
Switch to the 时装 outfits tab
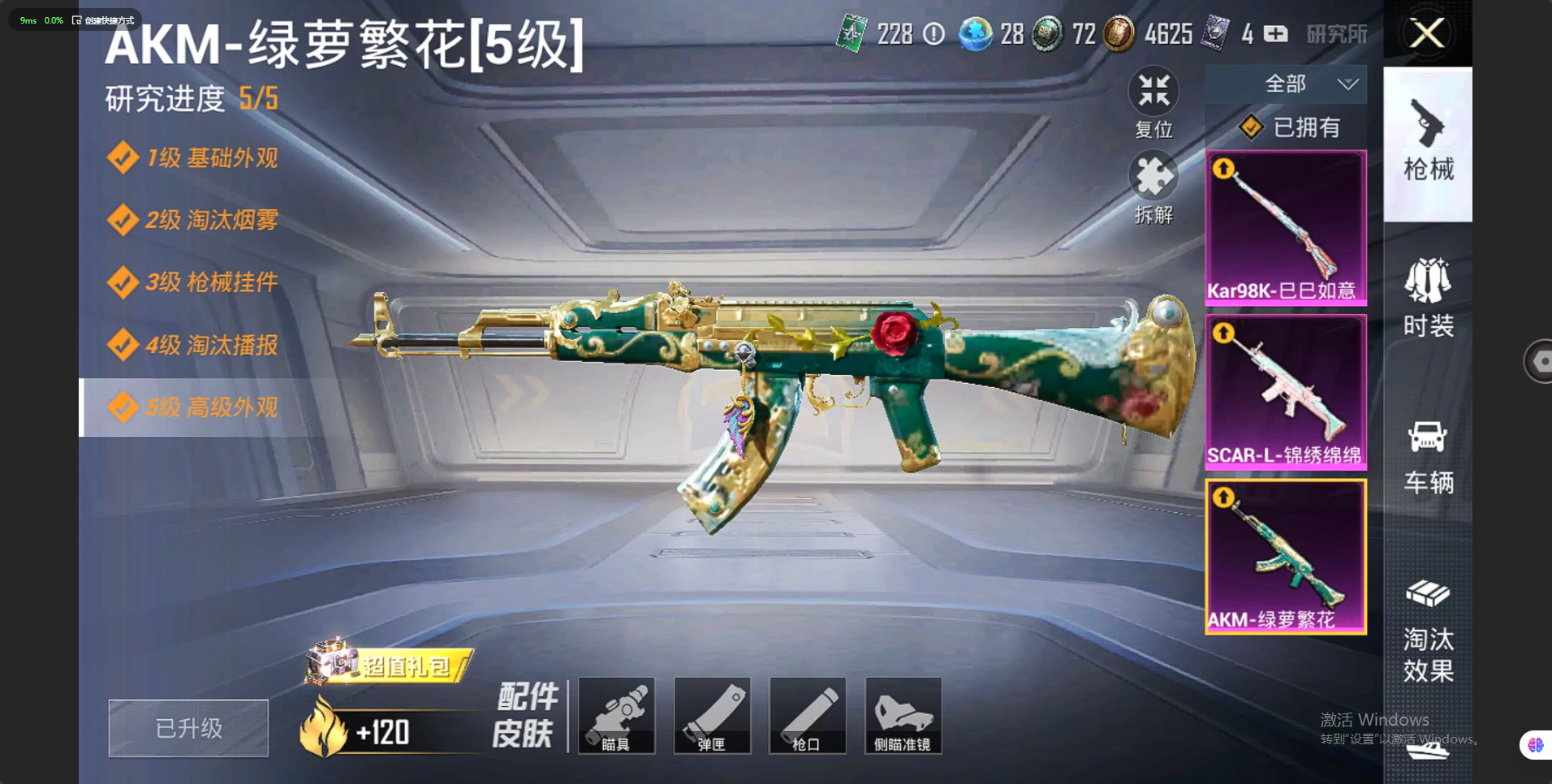[x=1428, y=298]
